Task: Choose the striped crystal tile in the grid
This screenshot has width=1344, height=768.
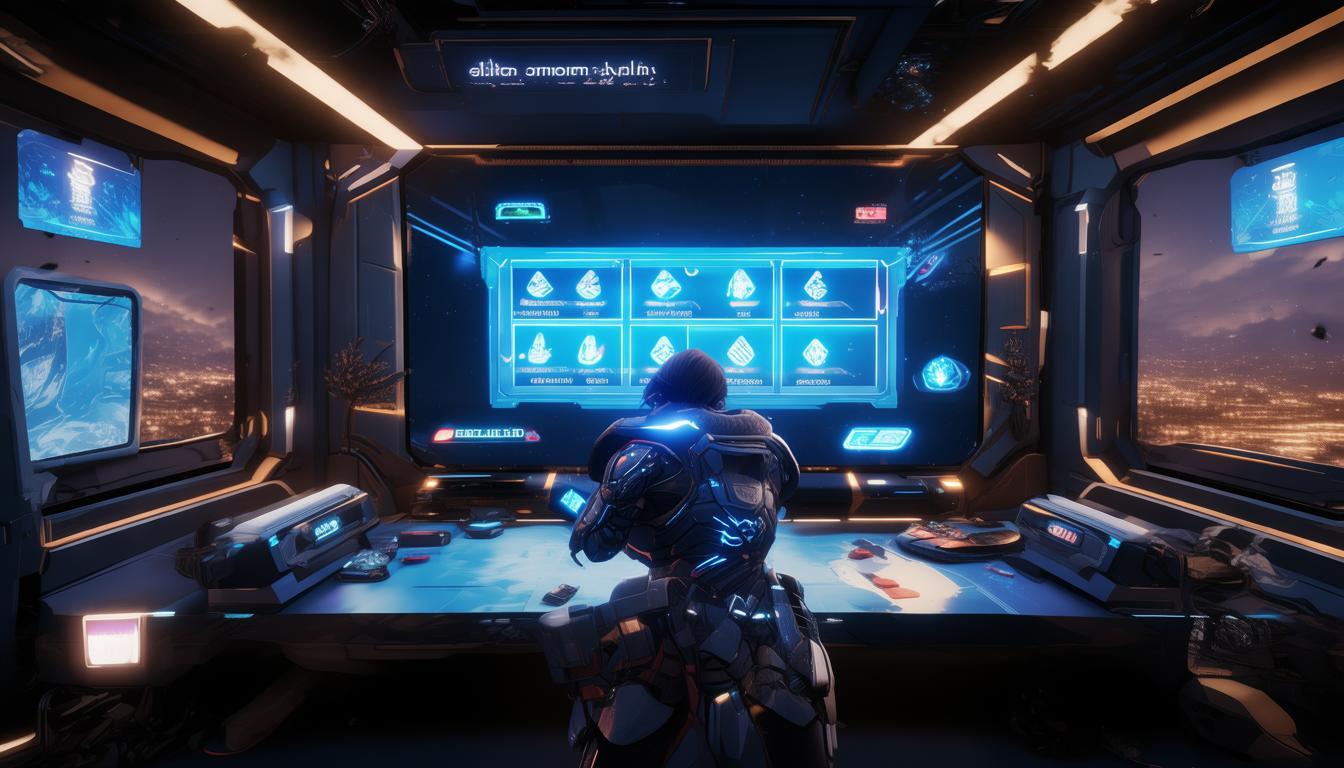Action: 740,350
